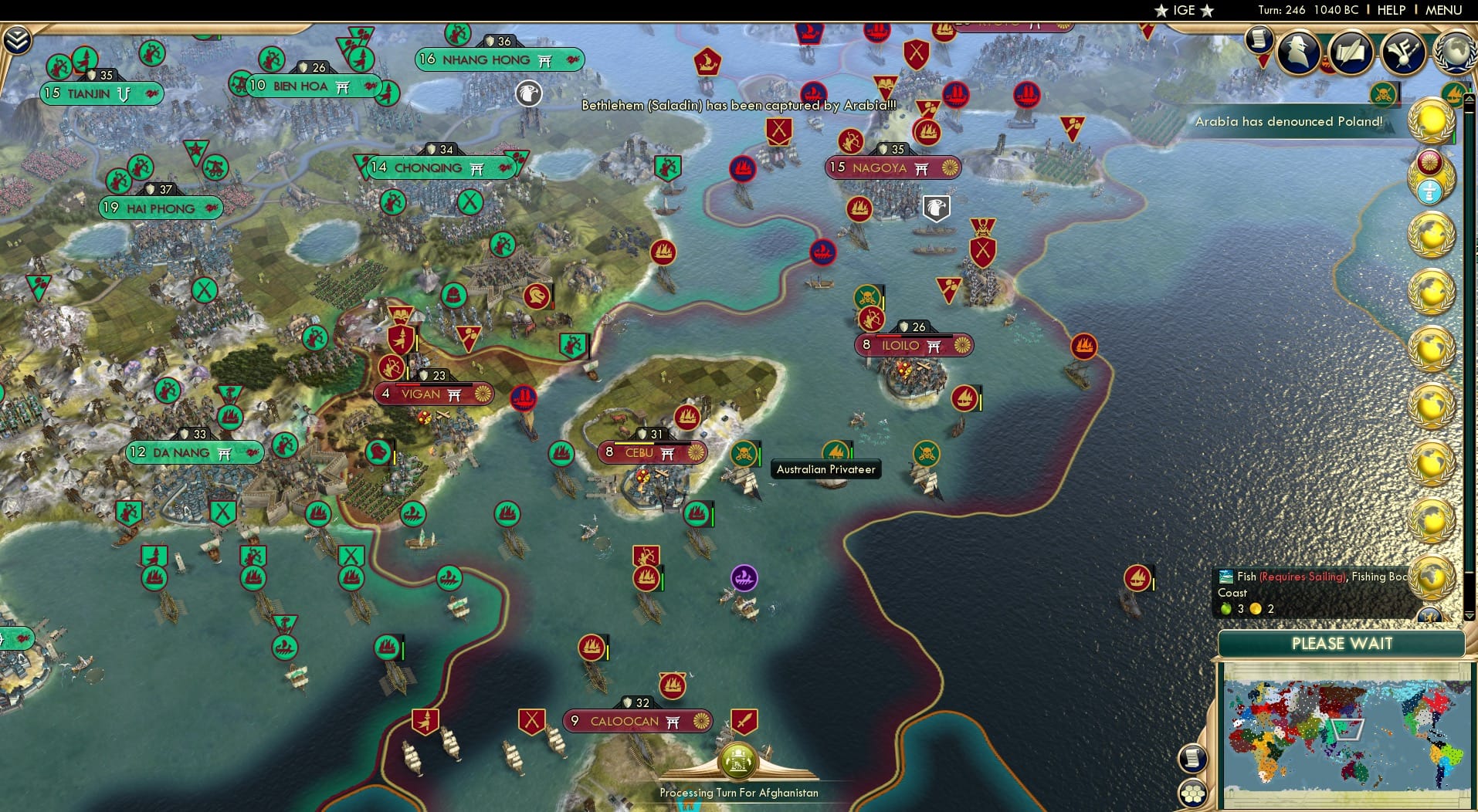Open Map Options scroll icon beside minimap
1478x812 pixels.
coord(1192,756)
